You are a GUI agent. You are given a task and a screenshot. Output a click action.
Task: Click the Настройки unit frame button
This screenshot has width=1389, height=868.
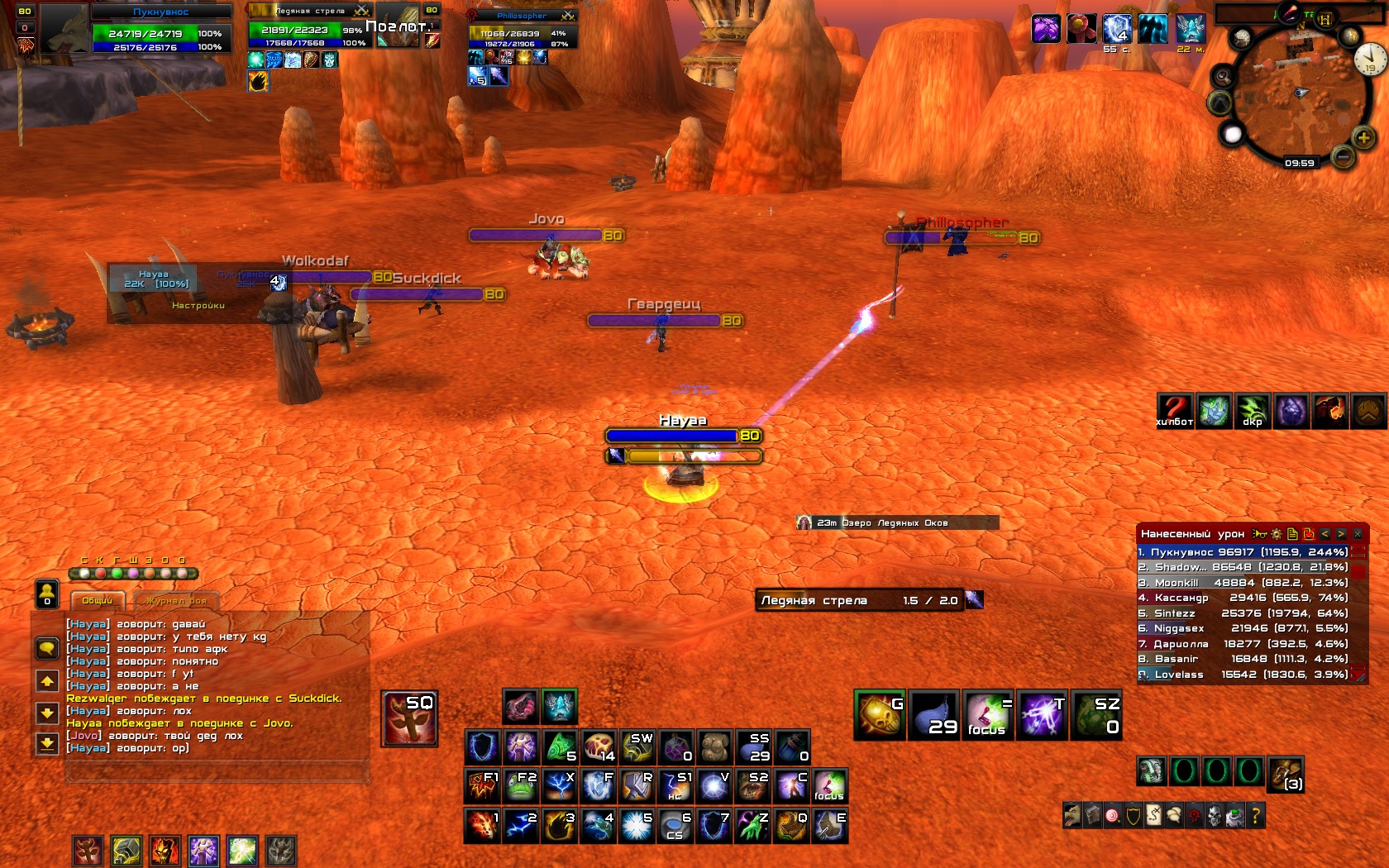click(x=198, y=305)
